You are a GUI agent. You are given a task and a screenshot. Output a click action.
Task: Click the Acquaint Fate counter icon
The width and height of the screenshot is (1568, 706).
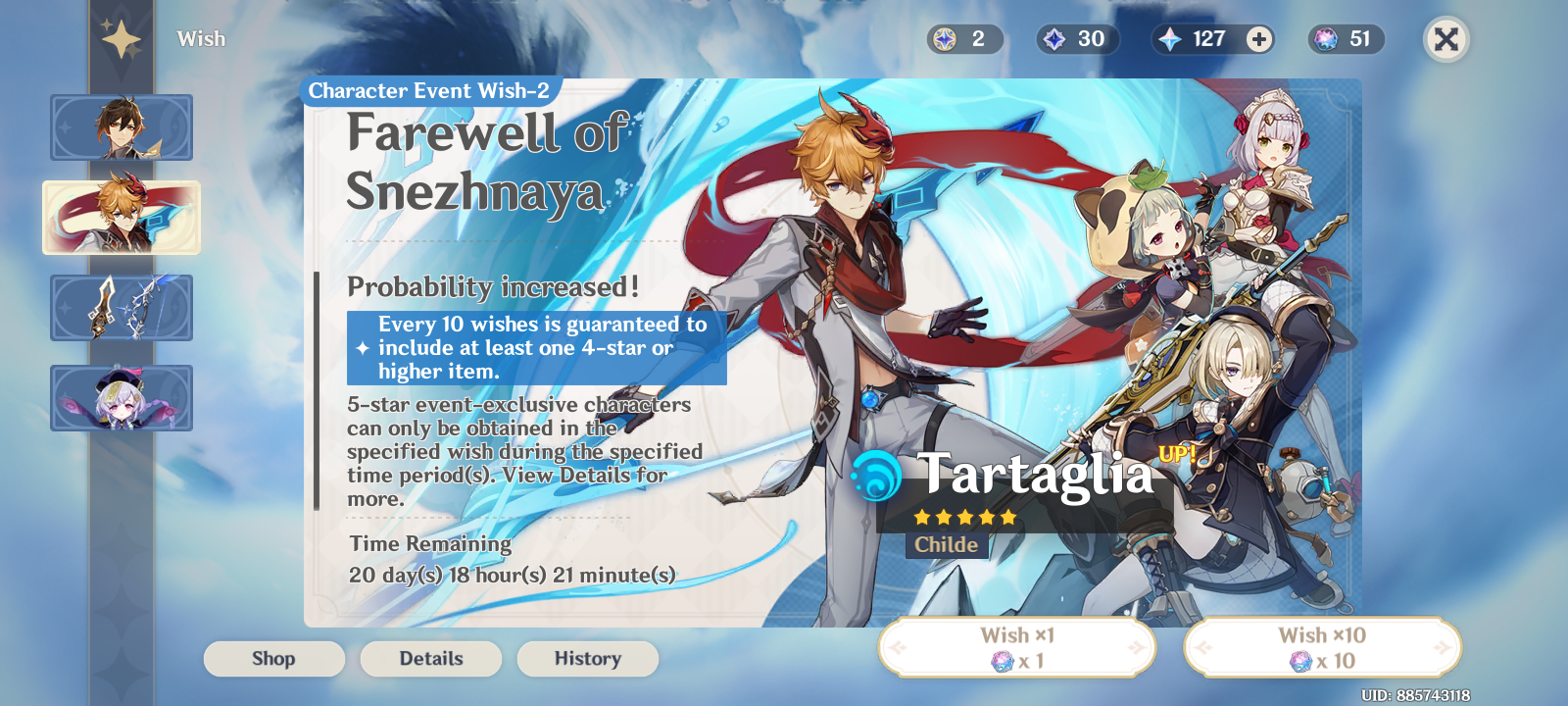[x=1056, y=39]
